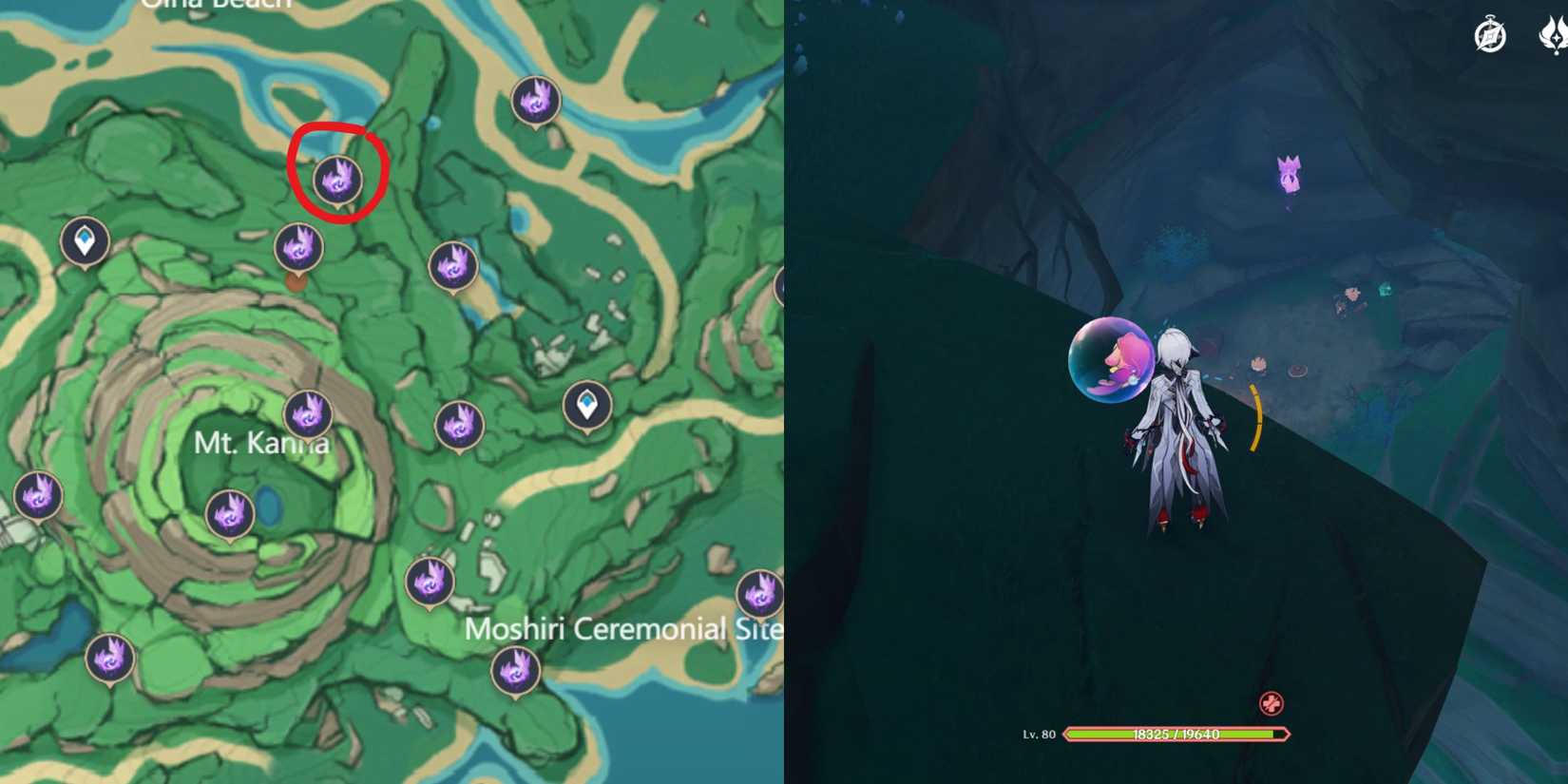The height and width of the screenshot is (784, 1568).
Task: Toggle the orange custom pin below the circled marker
Action: (x=295, y=282)
